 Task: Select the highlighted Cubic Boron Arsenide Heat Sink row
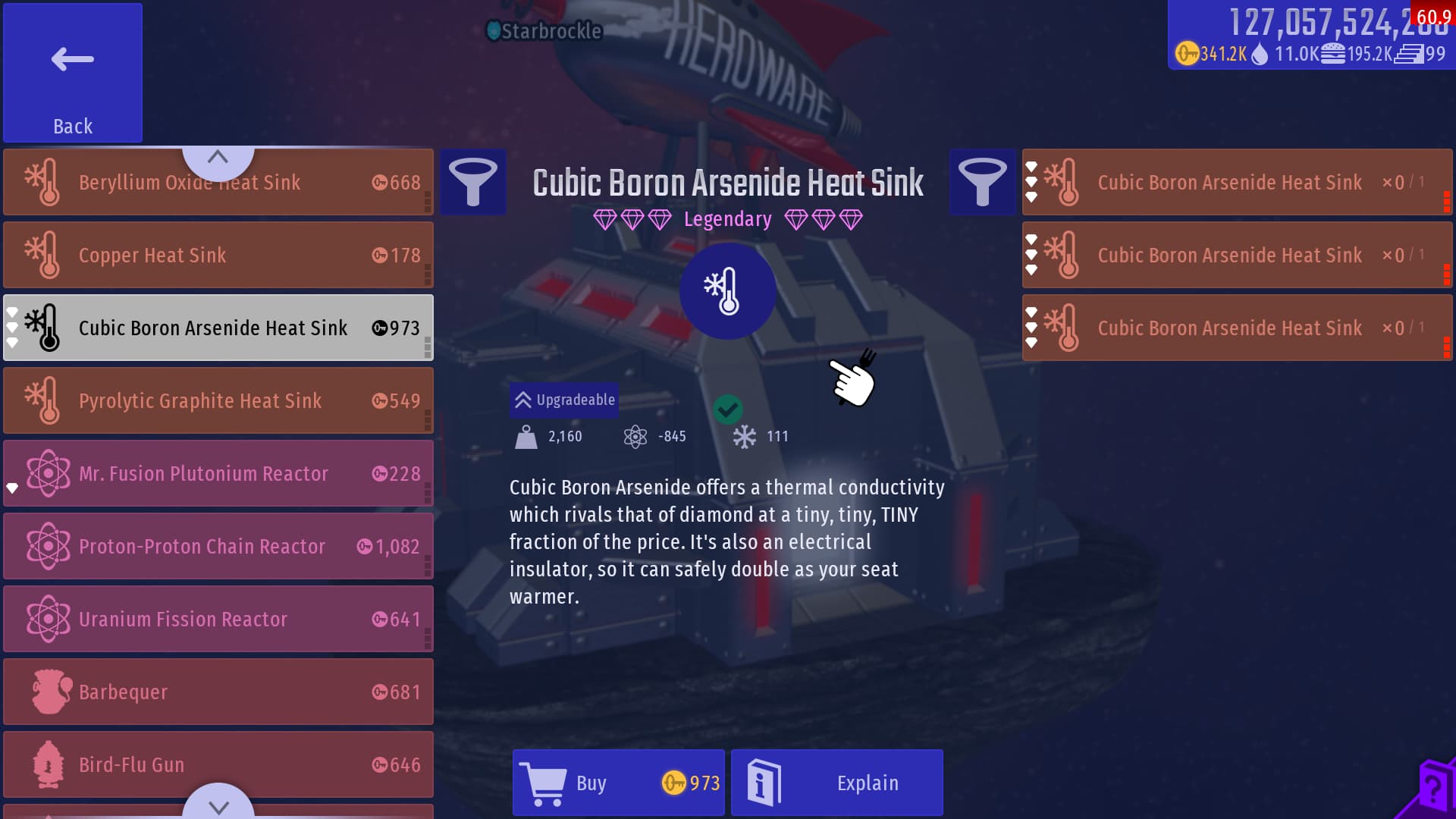pos(218,328)
